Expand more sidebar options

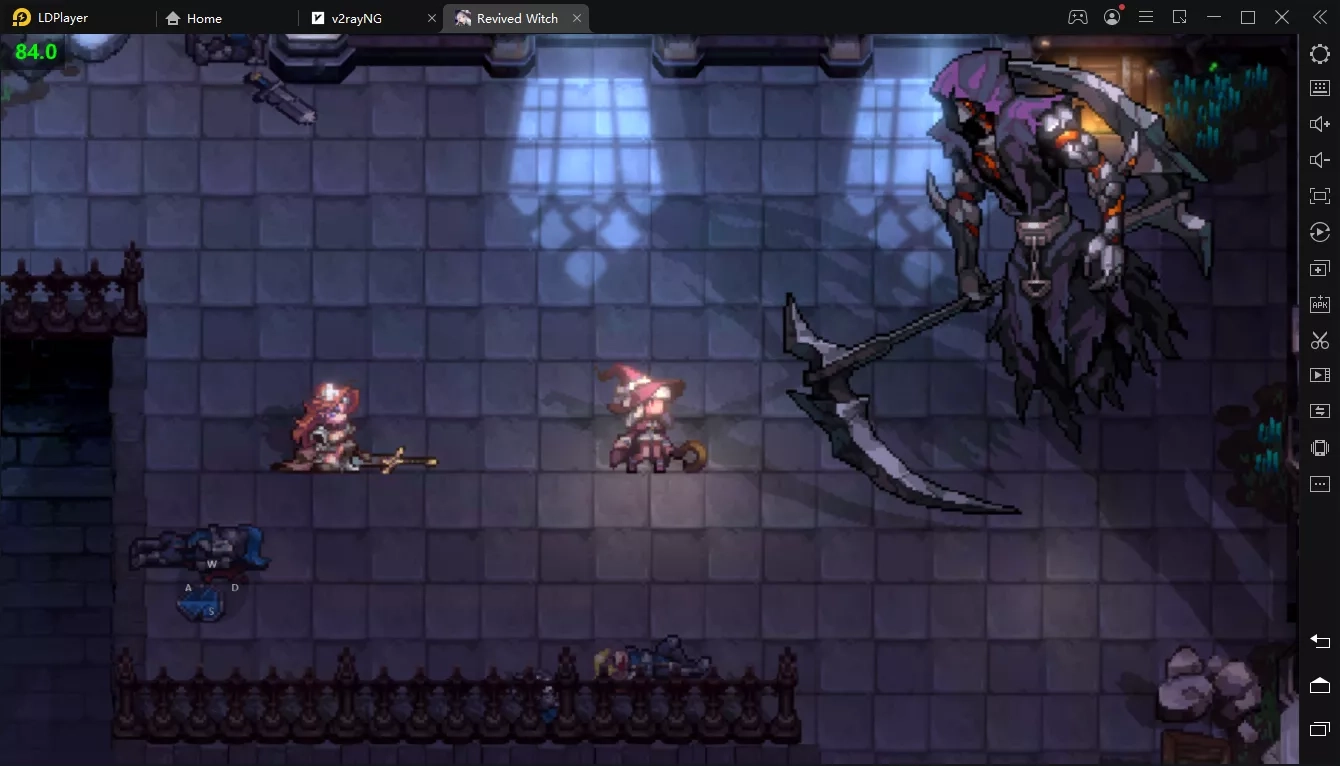(1320, 483)
